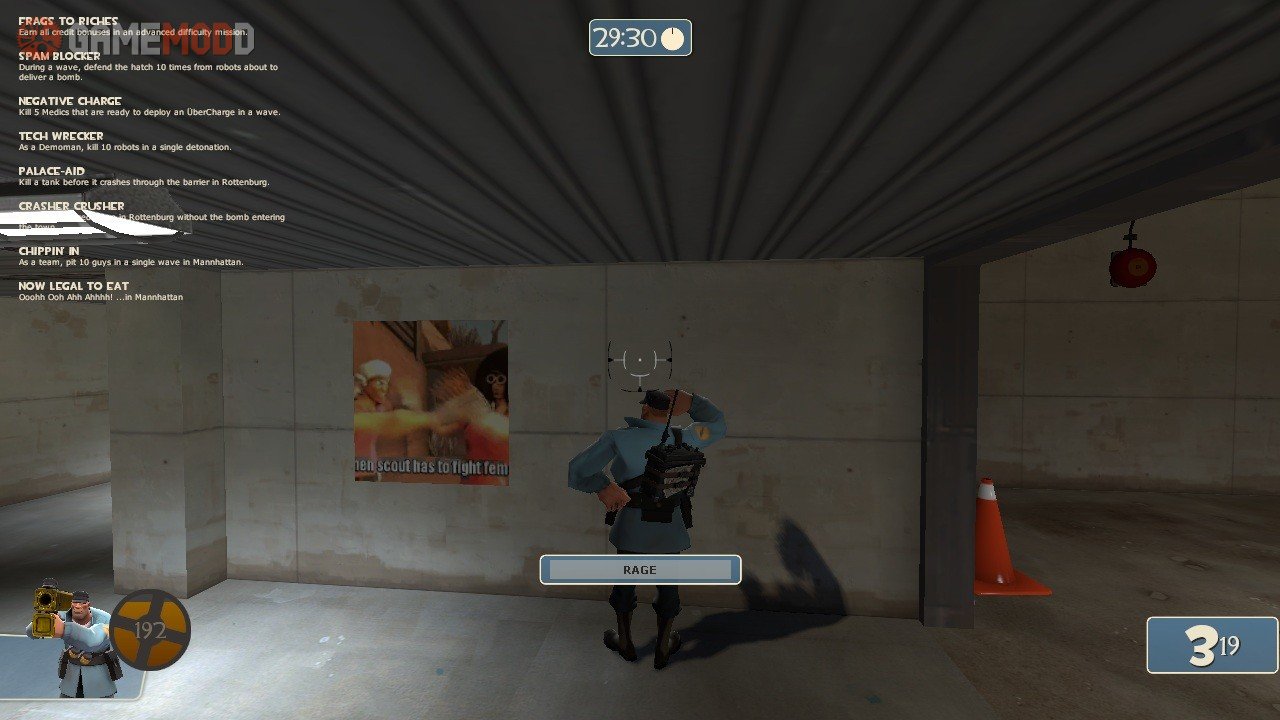Screen dimensions: 1280x720
Task: Open the Negative Charge achievement entry
Action: coord(70,101)
